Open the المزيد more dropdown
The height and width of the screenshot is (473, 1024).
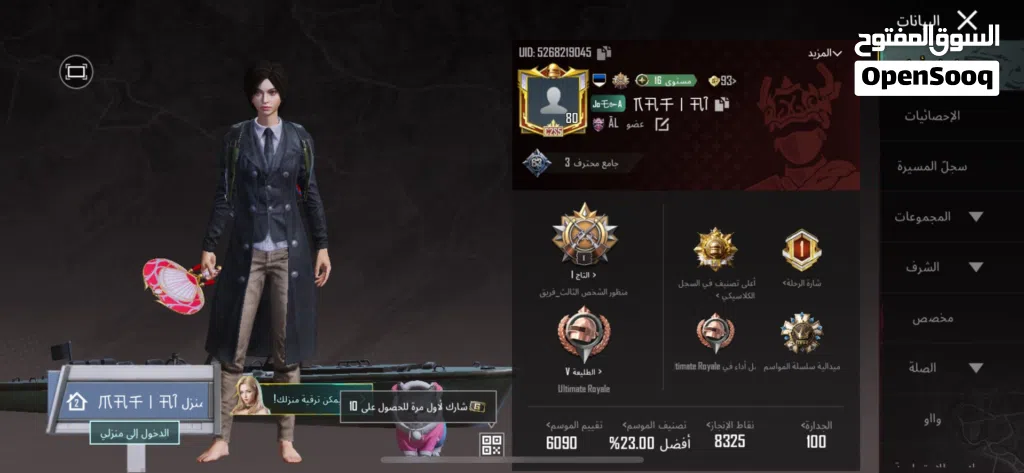pyautogui.click(x=824, y=53)
